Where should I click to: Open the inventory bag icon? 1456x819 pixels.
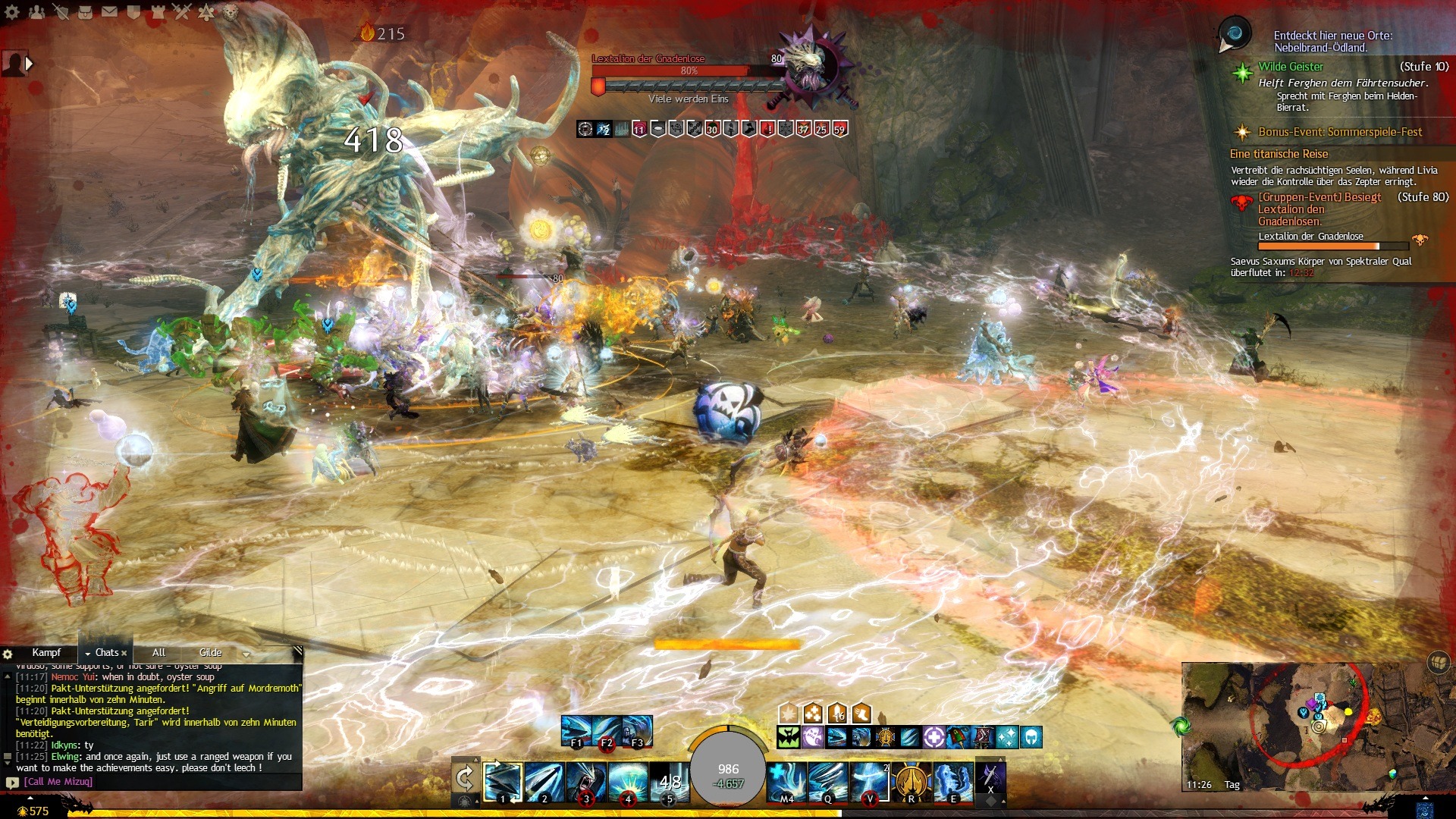(85, 11)
